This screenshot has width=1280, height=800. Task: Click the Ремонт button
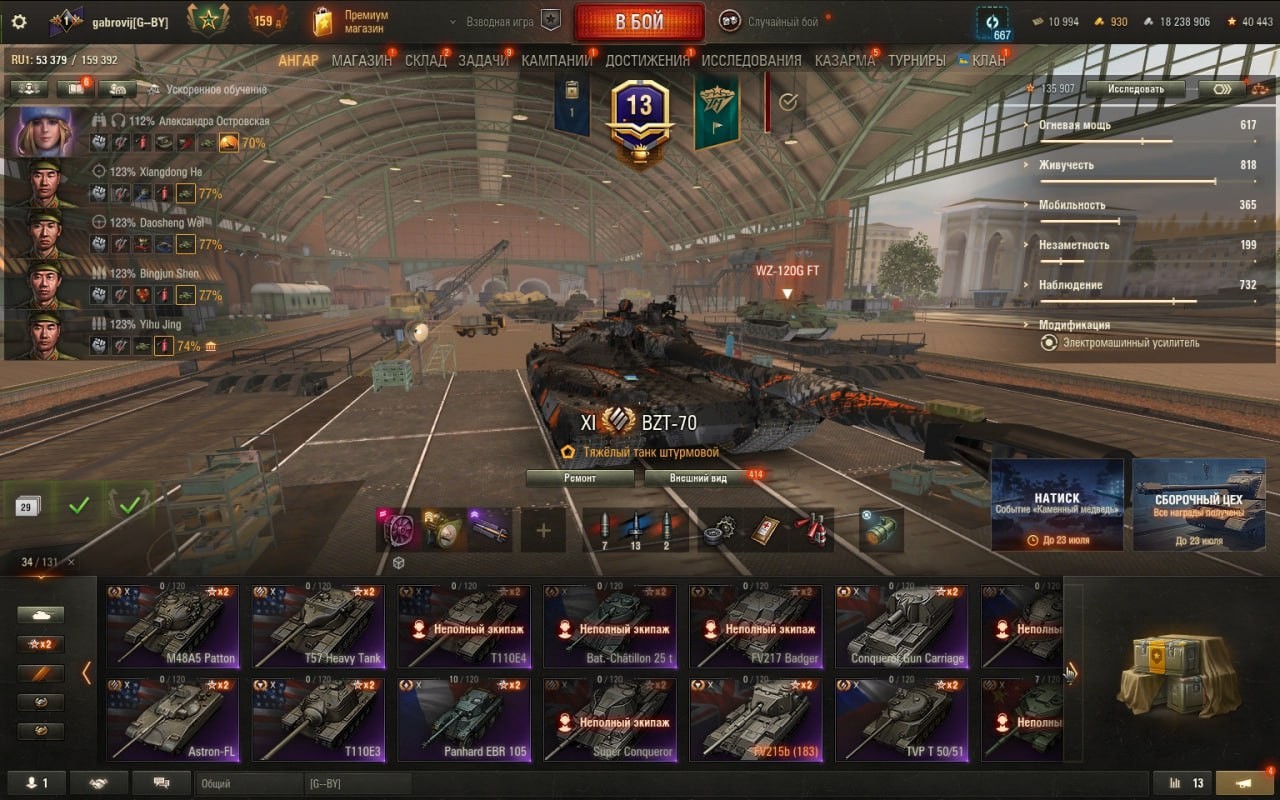click(580, 478)
